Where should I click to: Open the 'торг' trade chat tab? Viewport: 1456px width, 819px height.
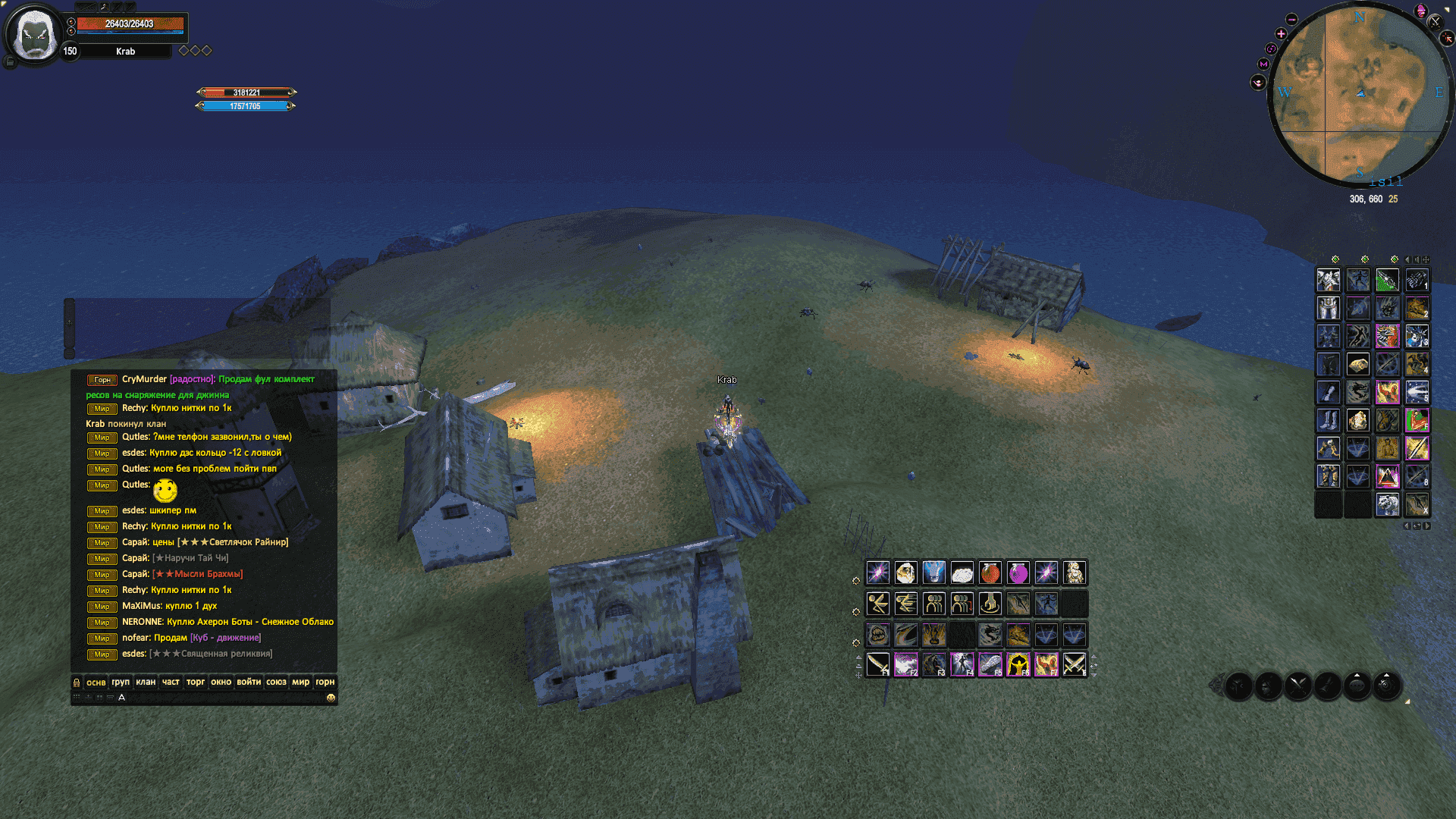pyautogui.click(x=196, y=682)
